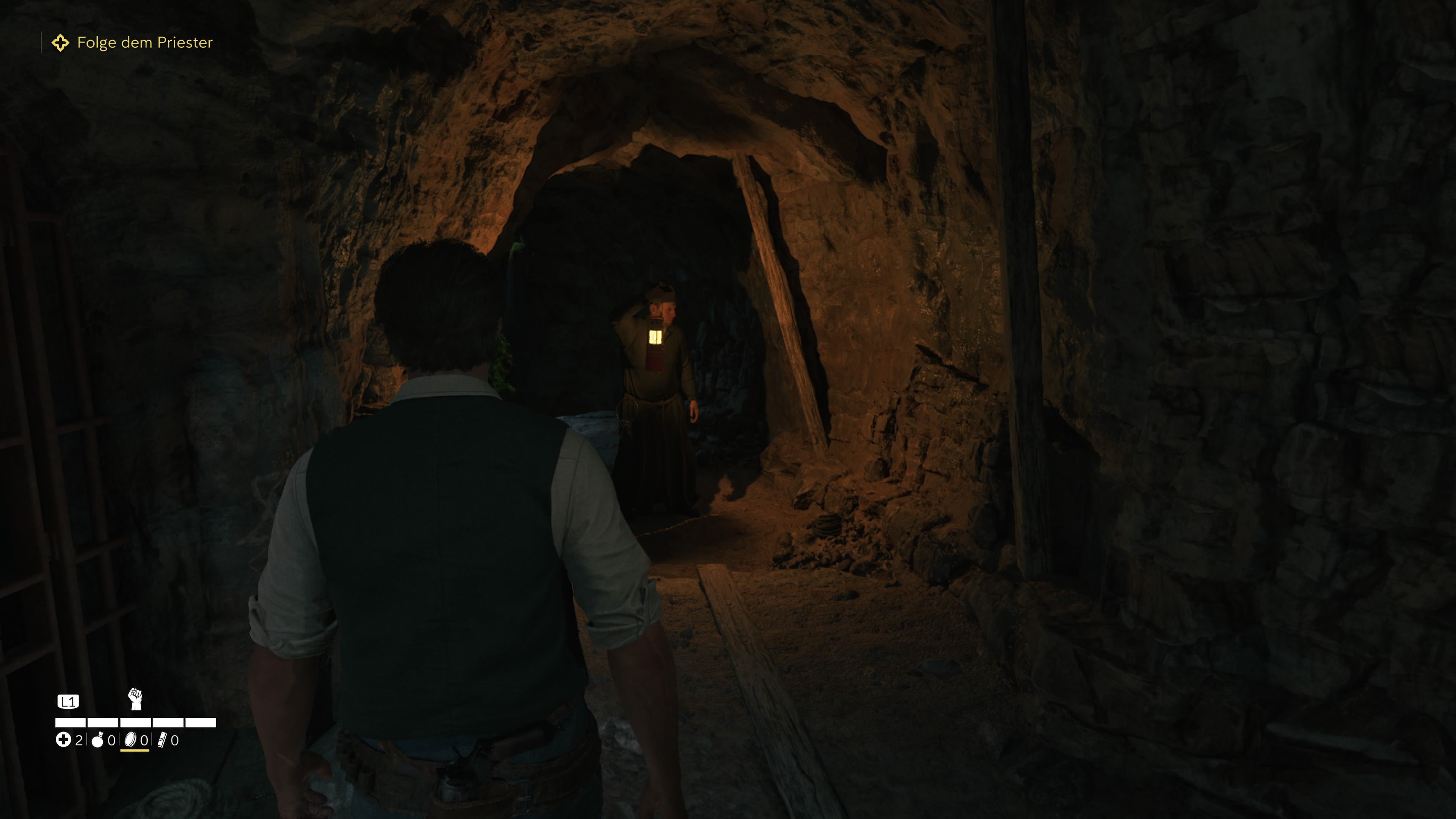This screenshot has width=1456, height=819.
Task: Choose the round bottle throwable slot
Action: tap(98, 740)
